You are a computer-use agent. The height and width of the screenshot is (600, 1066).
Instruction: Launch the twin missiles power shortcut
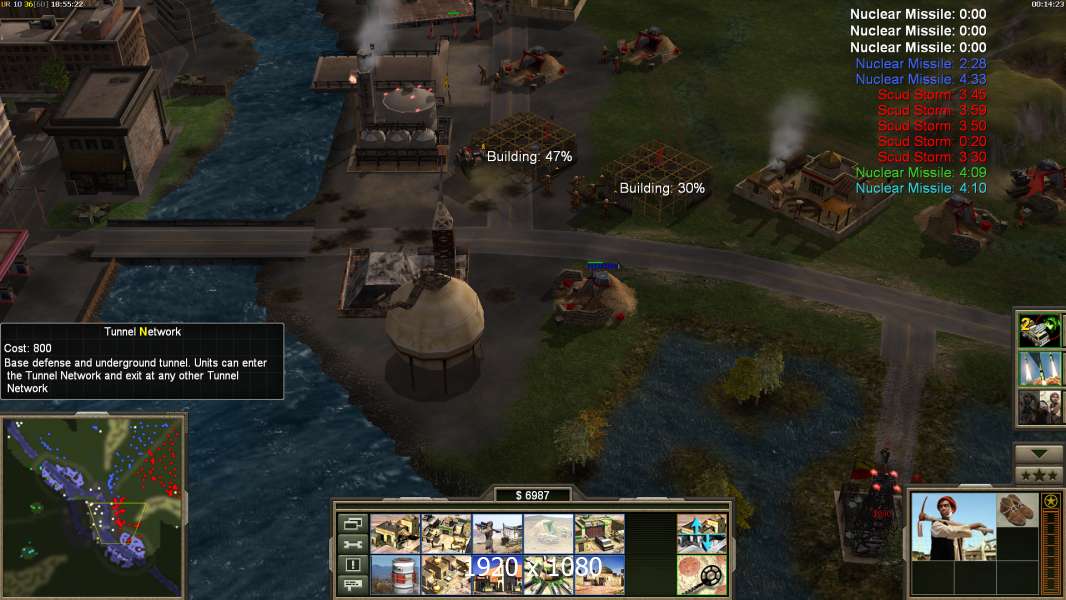[1040, 369]
